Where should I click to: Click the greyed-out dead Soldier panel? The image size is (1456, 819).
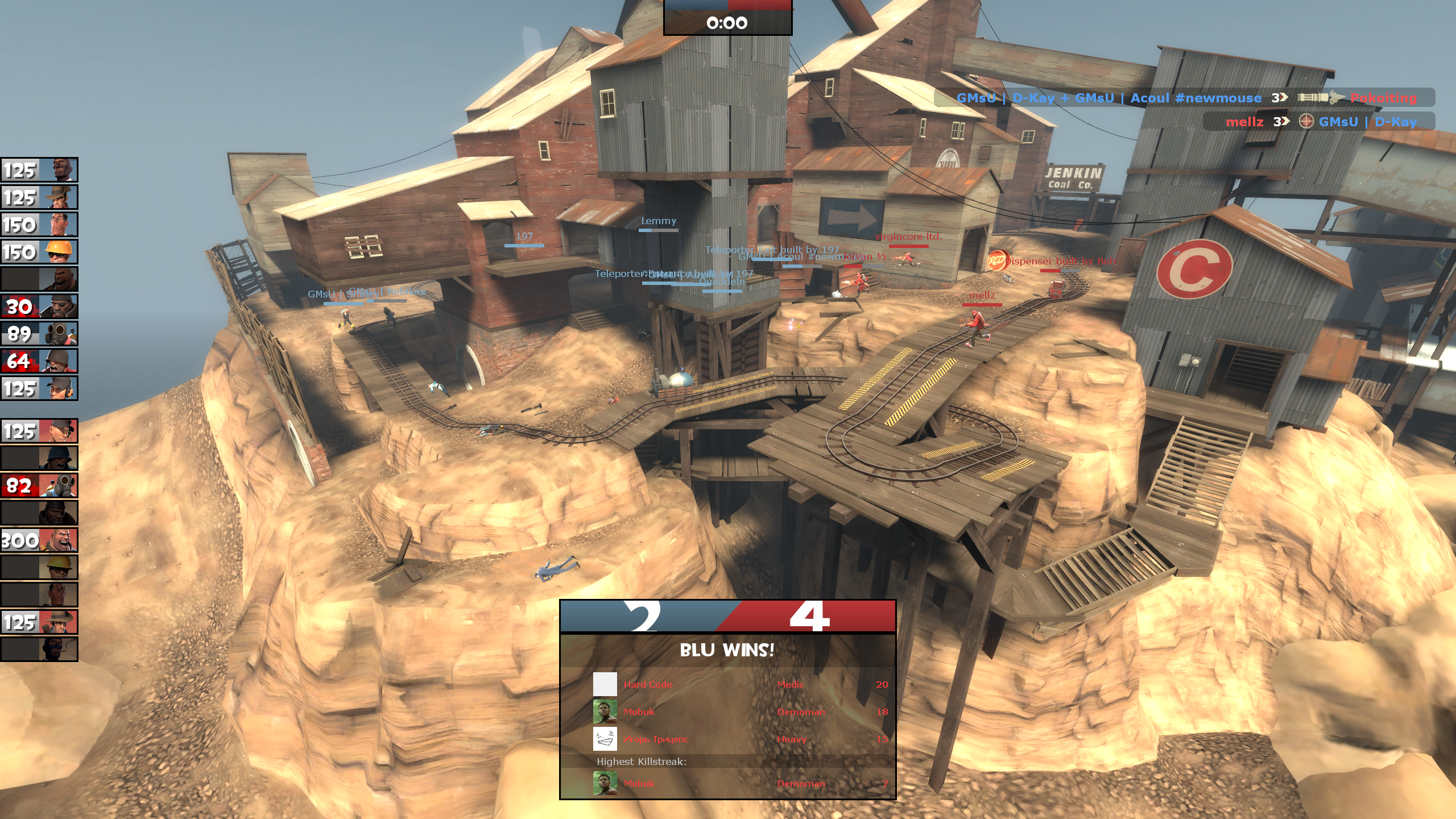39,458
